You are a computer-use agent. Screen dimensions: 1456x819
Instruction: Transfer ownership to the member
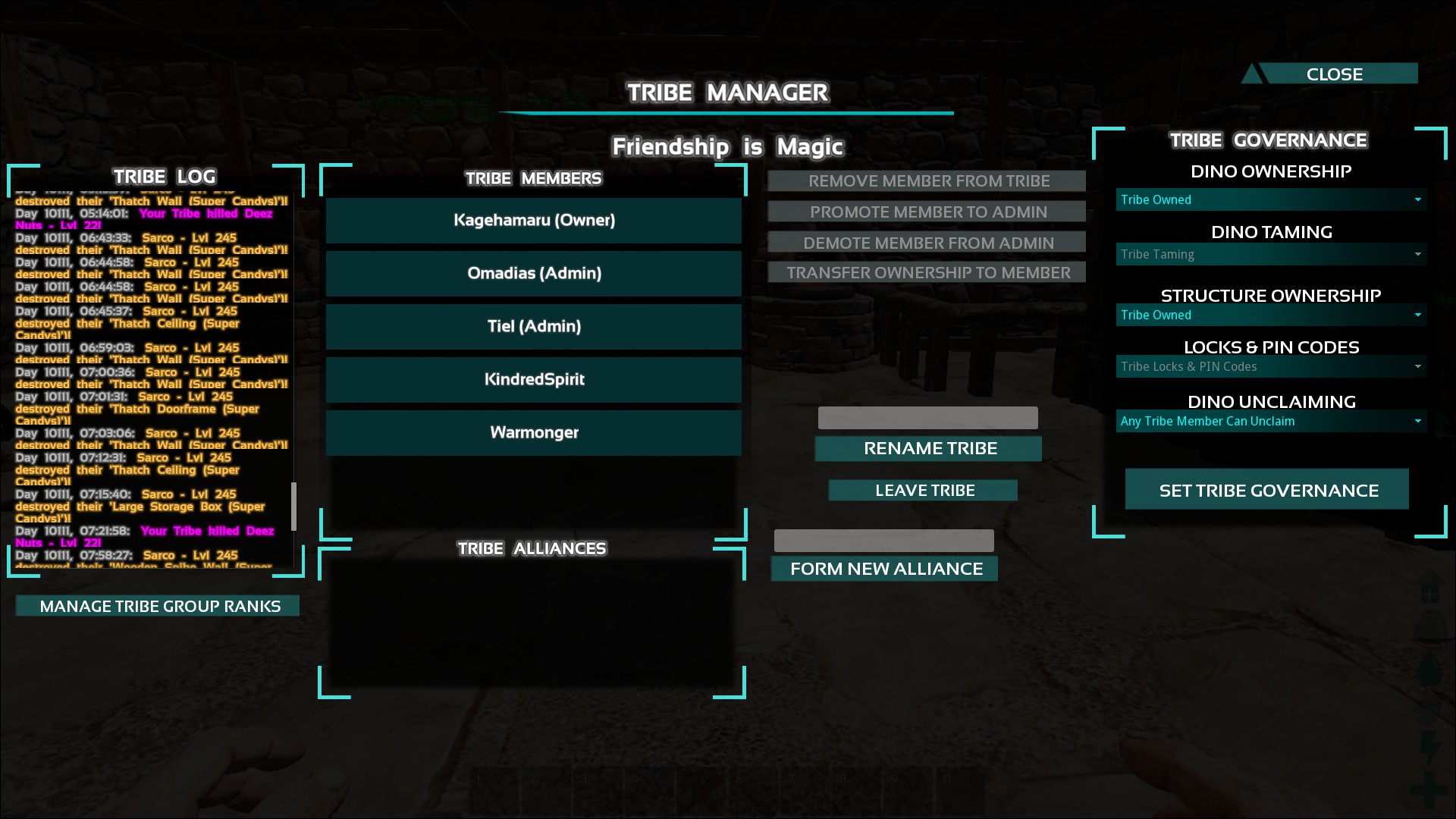coord(927,273)
